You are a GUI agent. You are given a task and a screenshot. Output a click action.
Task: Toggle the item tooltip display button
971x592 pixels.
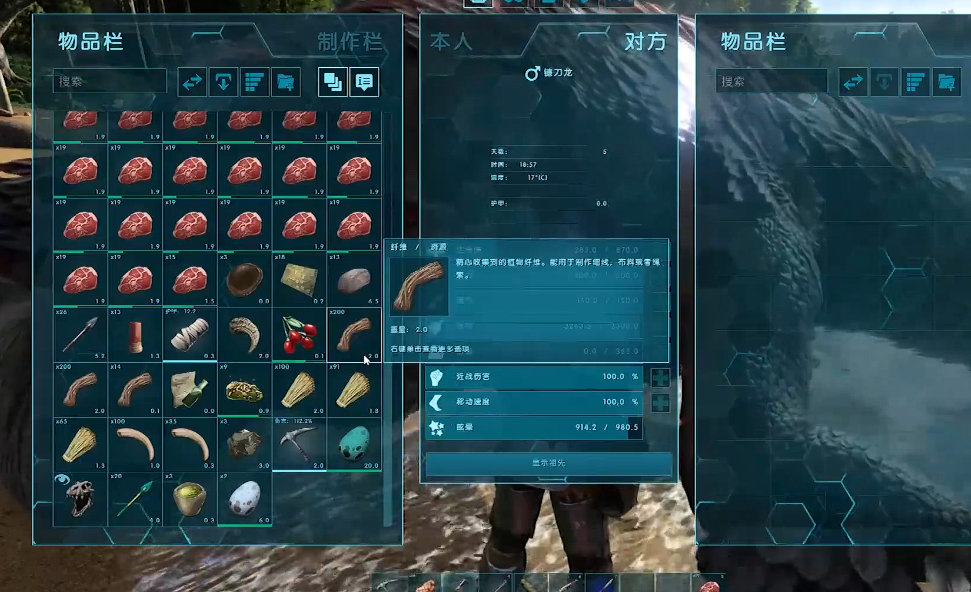[364, 82]
